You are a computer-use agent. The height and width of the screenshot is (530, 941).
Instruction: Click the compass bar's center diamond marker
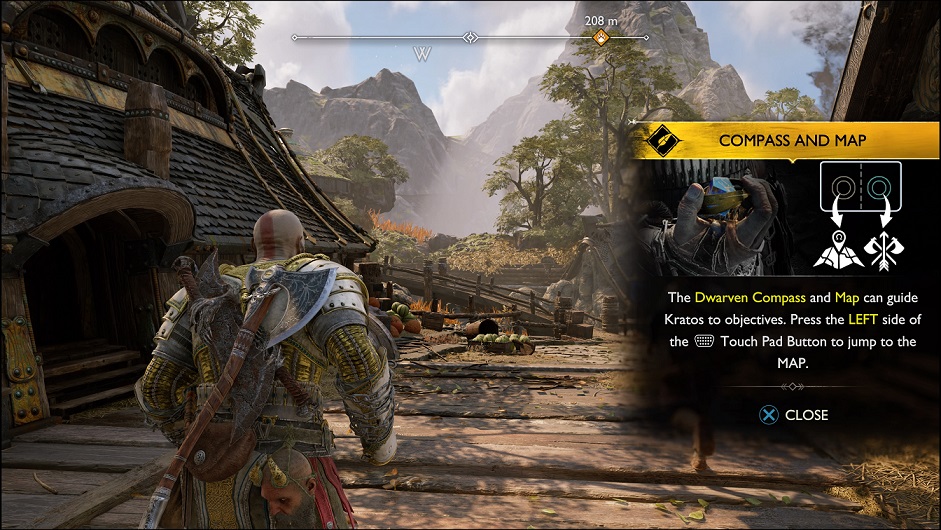(470, 38)
